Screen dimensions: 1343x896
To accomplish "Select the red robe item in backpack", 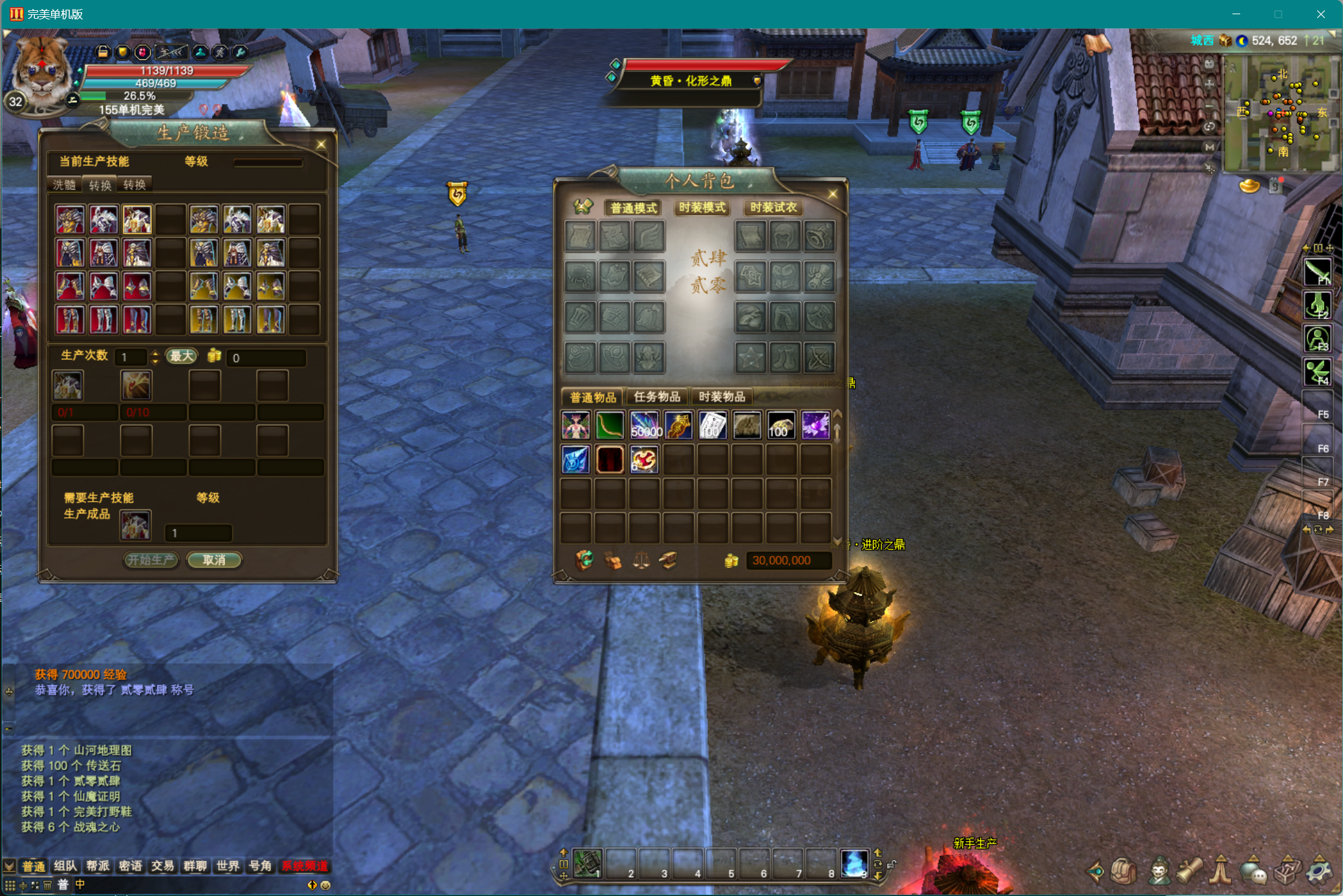I will (x=609, y=460).
